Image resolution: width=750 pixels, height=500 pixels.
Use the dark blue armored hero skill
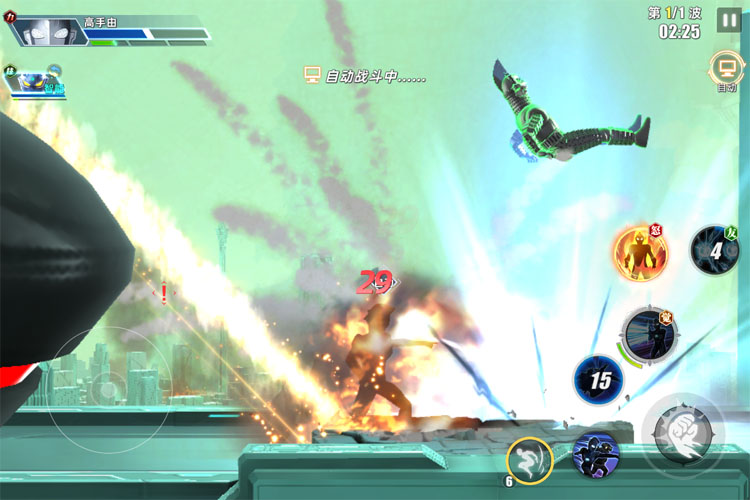tap(596, 456)
